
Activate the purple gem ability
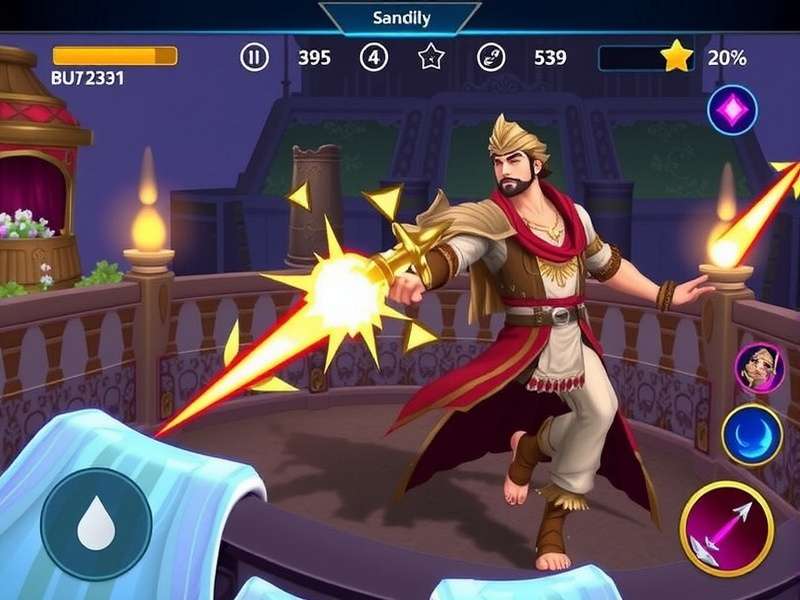(x=732, y=110)
